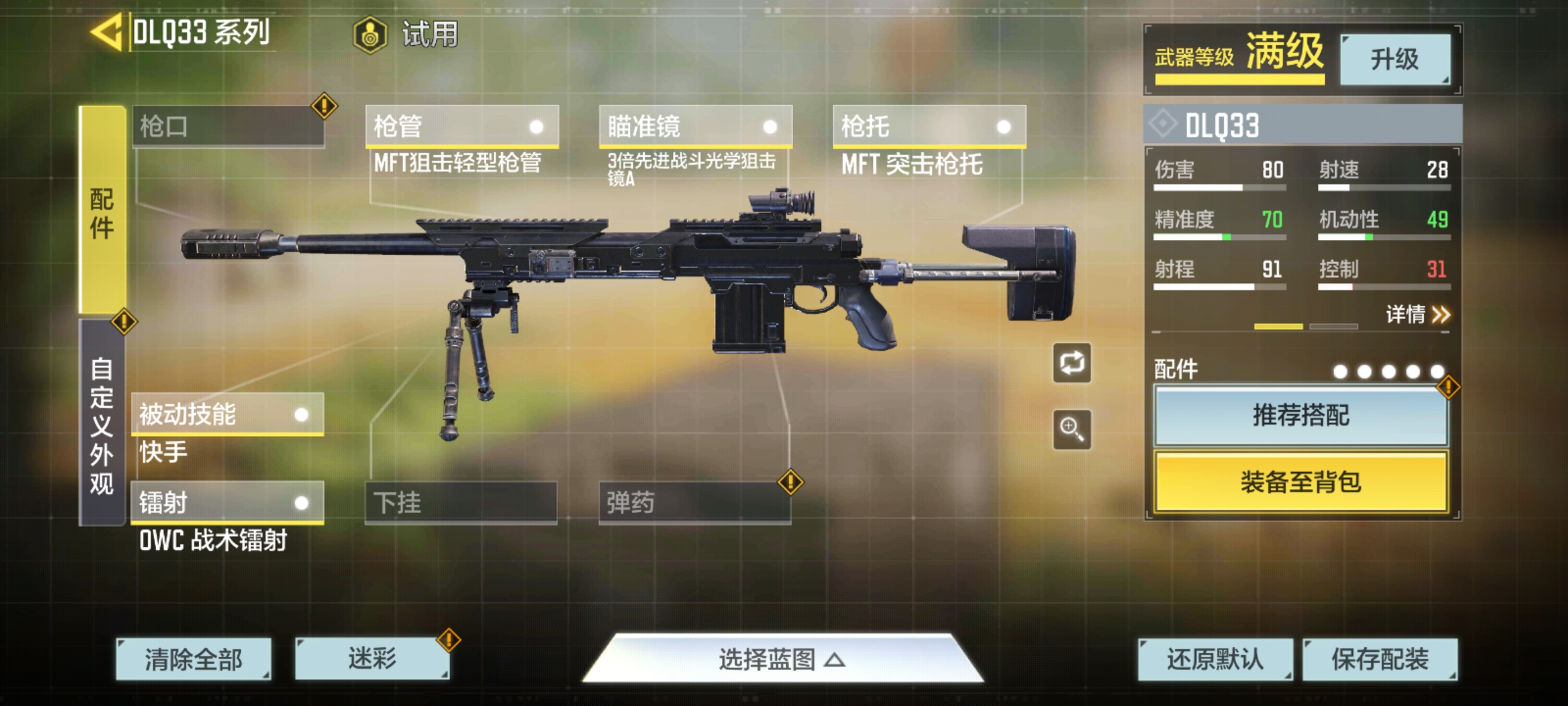Tap the warning icon beside 弹药 slot
This screenshot has height=706, width=1568.
tap(792, 483)
